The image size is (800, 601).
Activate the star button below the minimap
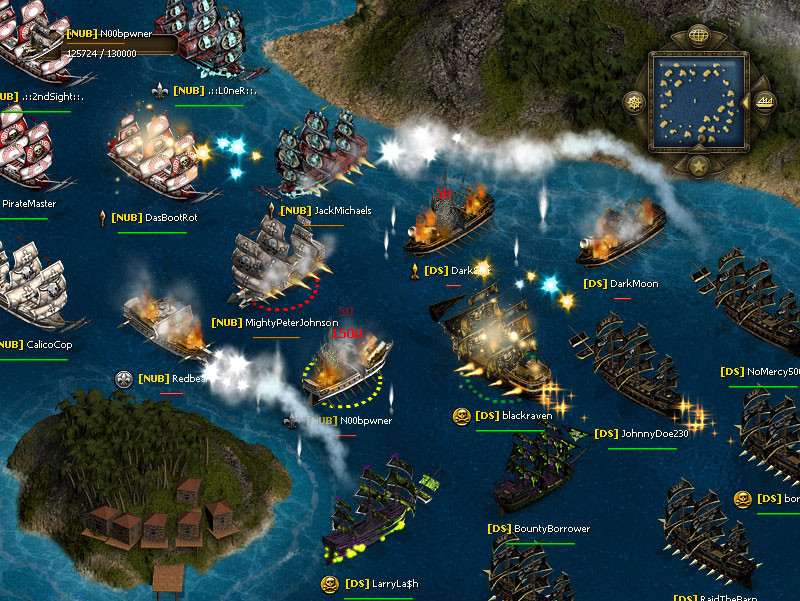[699, 164]
